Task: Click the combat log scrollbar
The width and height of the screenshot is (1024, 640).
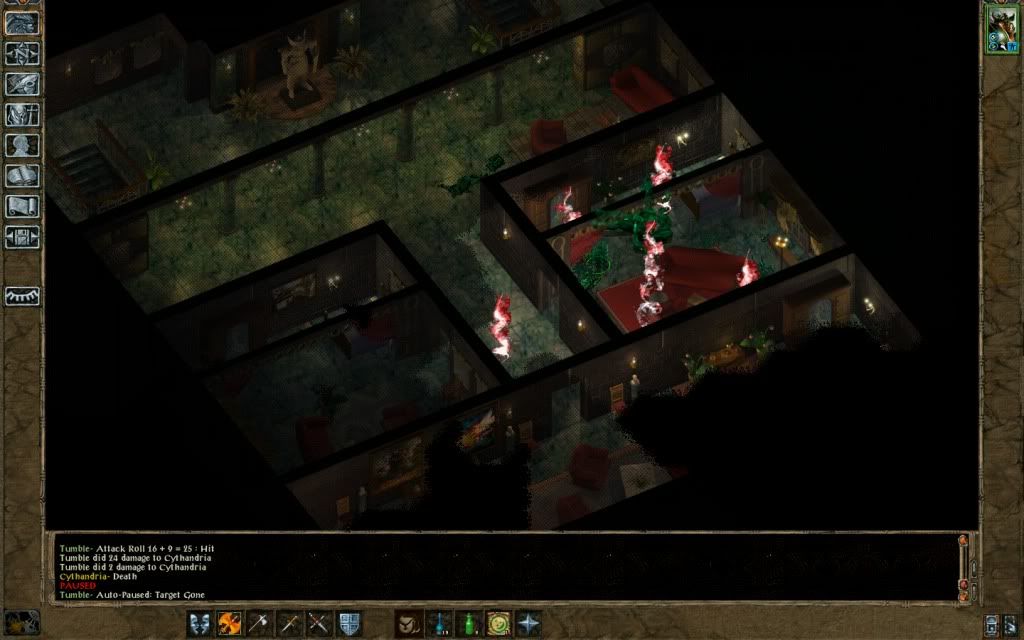Action: tap(963, 566)
